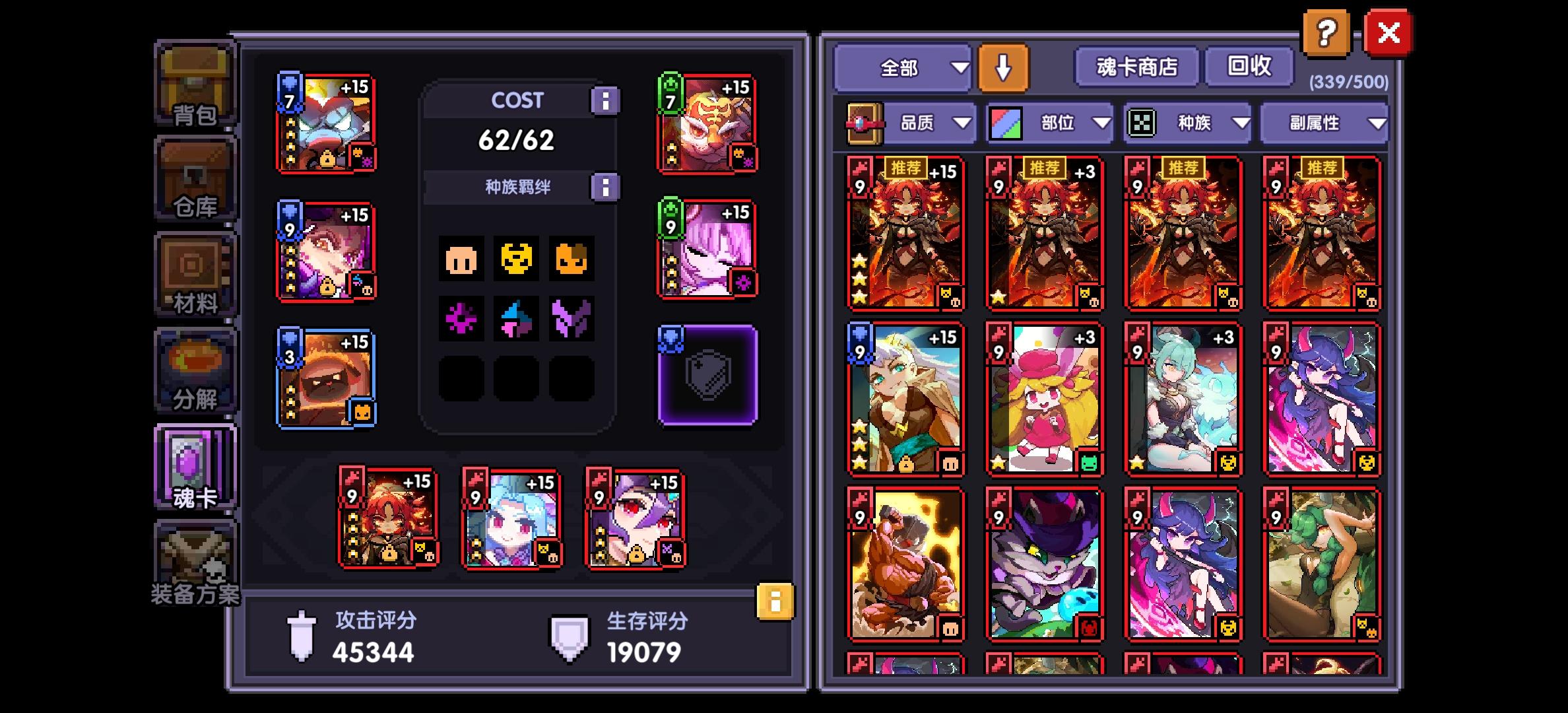
Task: Select the empty purple shield soul card slot
Action: [706, 374]
